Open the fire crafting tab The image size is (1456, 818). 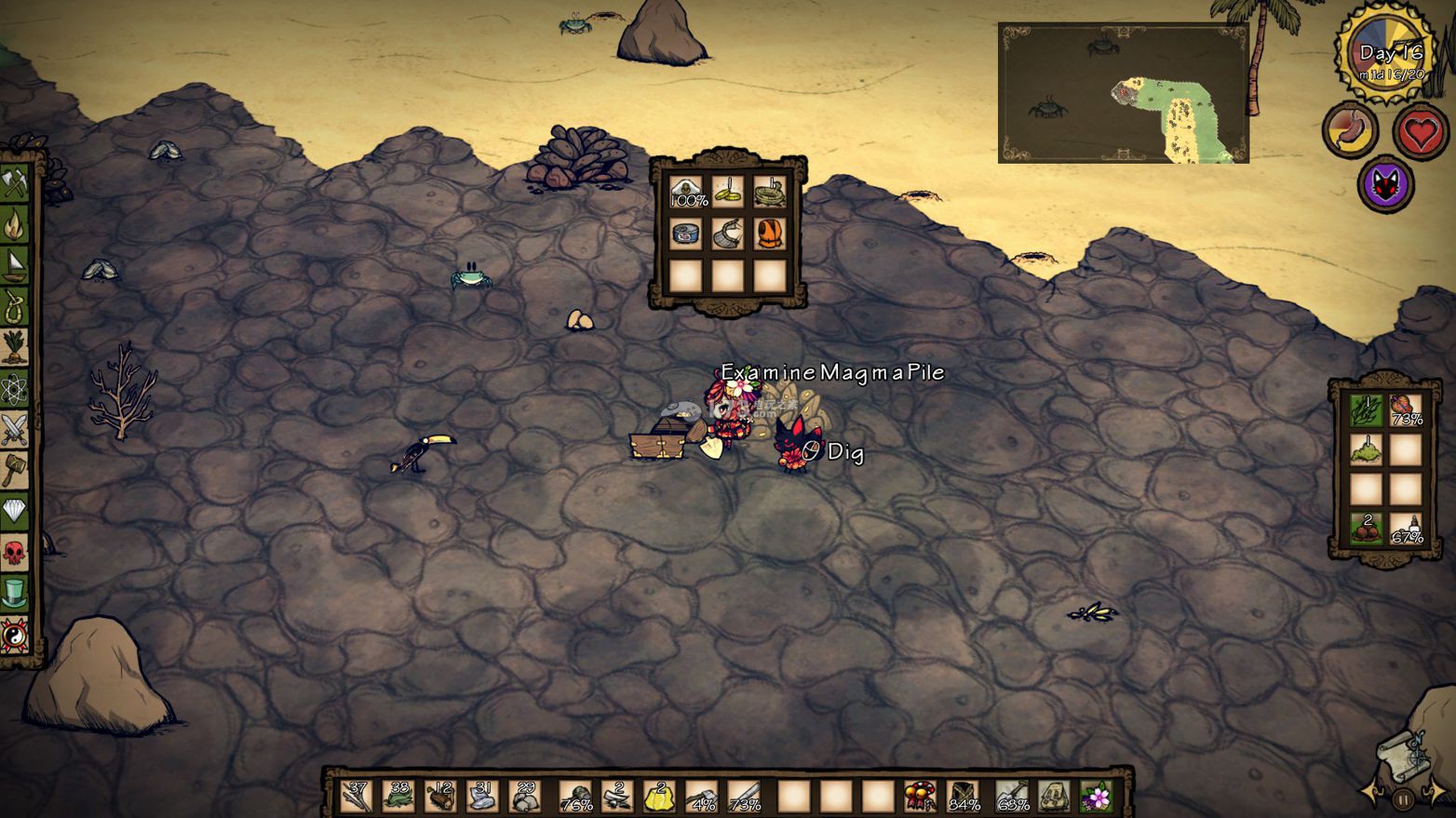pyautogui.click(x=16, y=223)
